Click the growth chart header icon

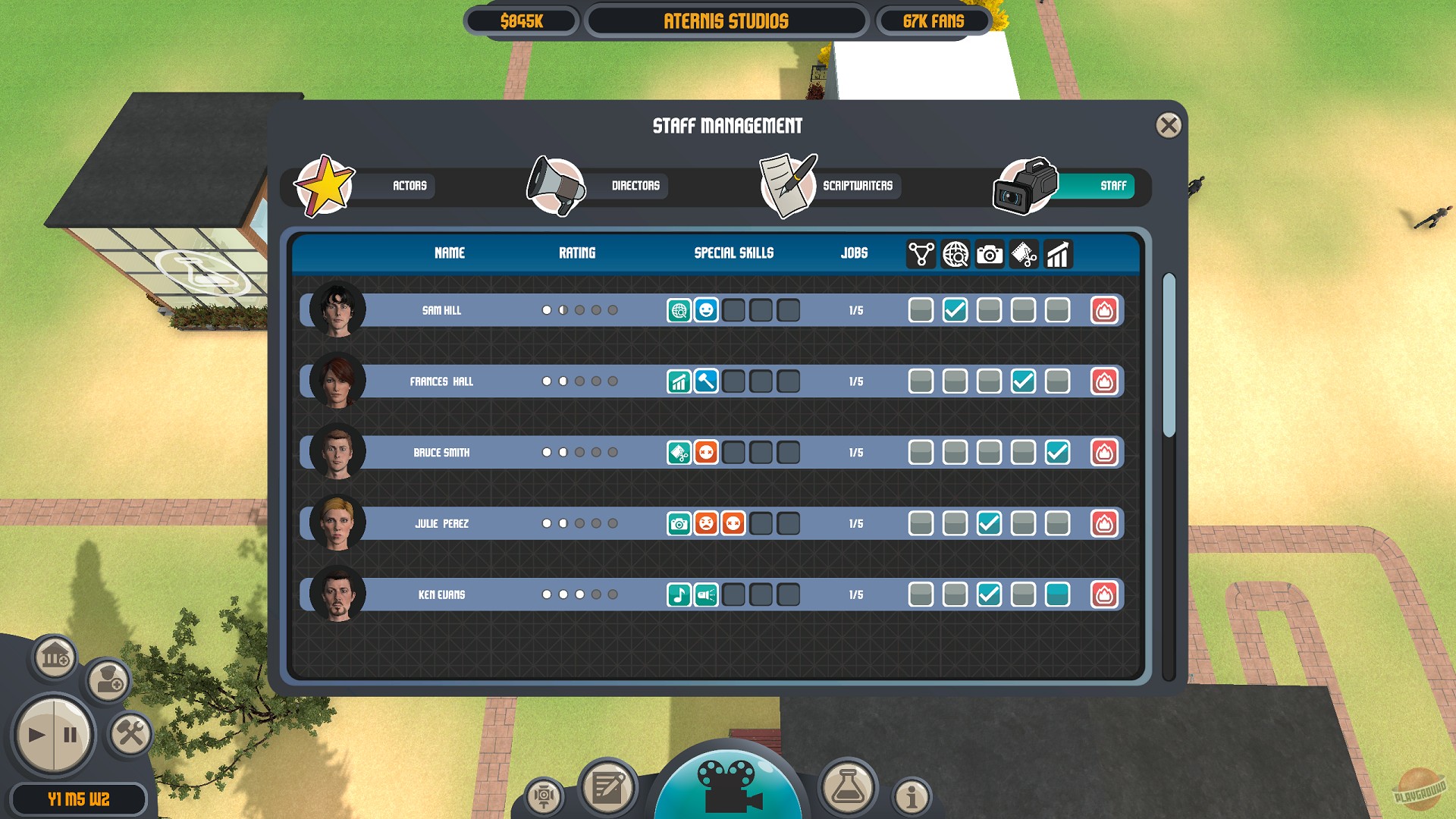coord(1058,254)
